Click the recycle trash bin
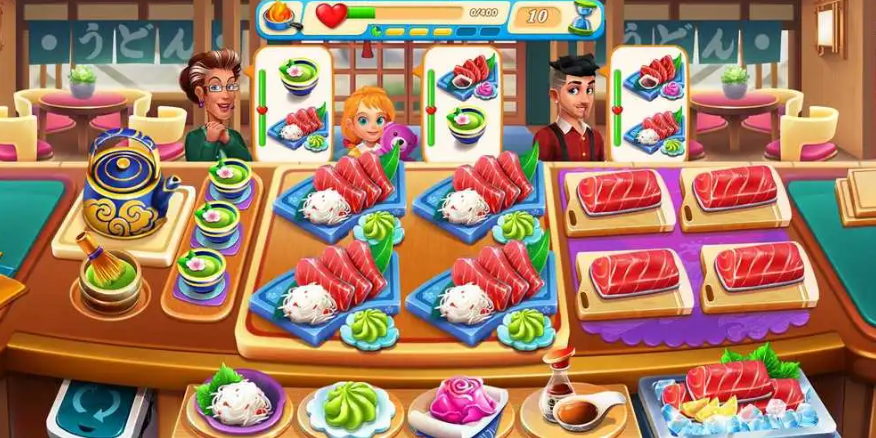This screenshot has width=876, height=438. click(x=98, y=411)
